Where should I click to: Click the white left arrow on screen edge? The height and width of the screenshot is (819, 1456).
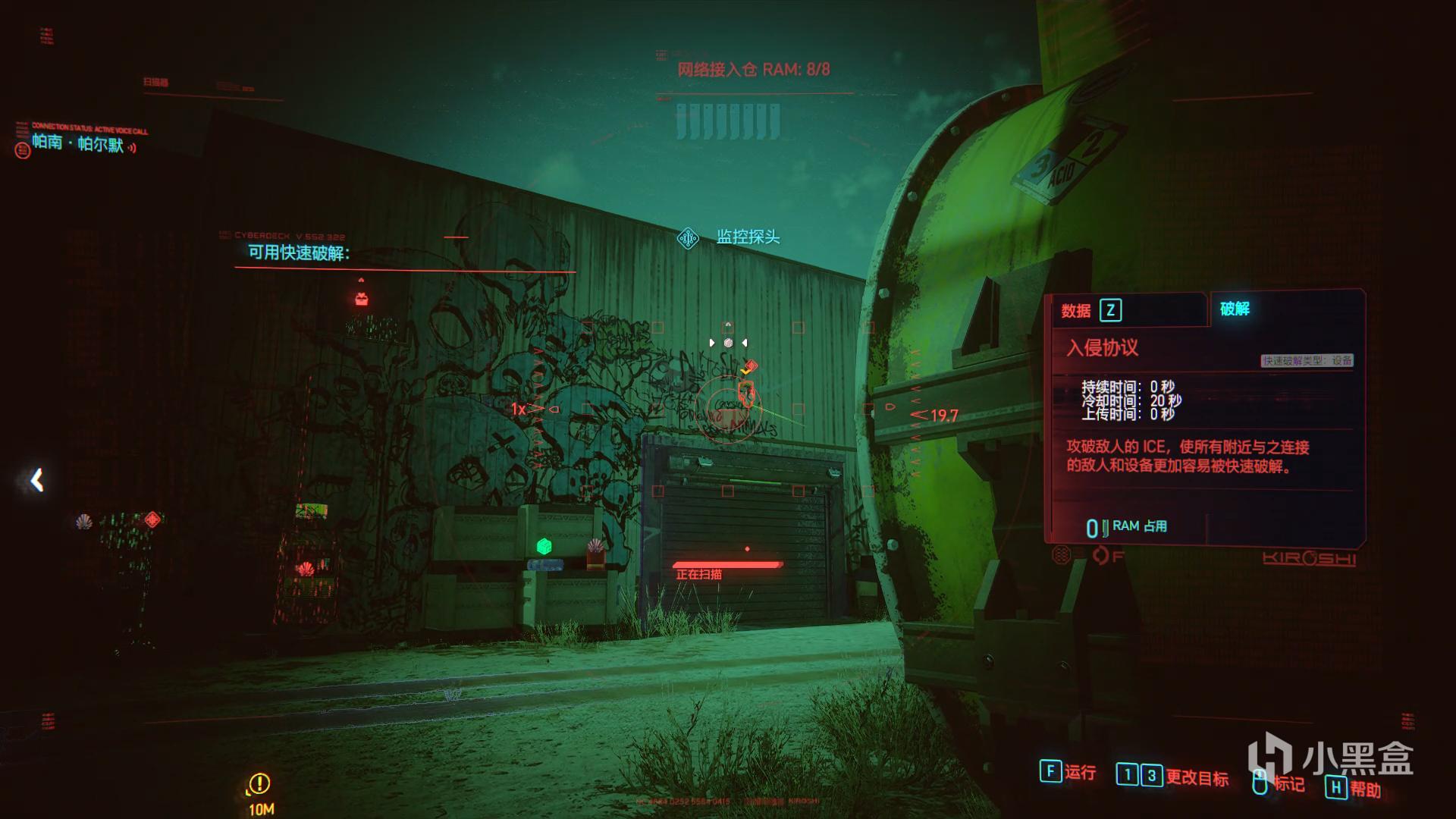click(x=36, y=480)
